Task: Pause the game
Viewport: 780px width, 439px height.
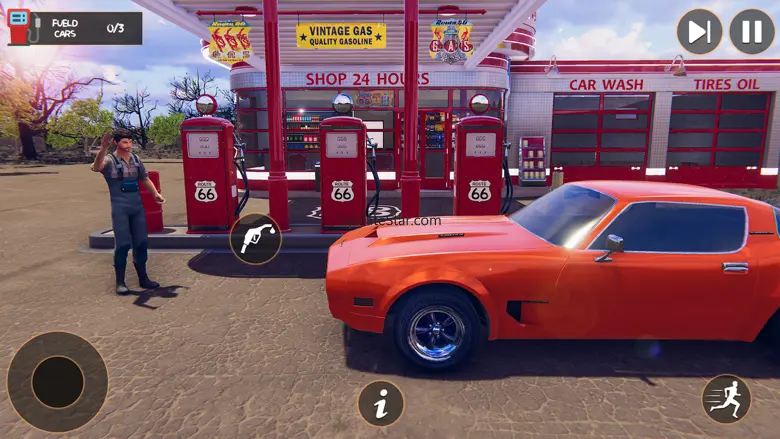Action: point(752,31)
